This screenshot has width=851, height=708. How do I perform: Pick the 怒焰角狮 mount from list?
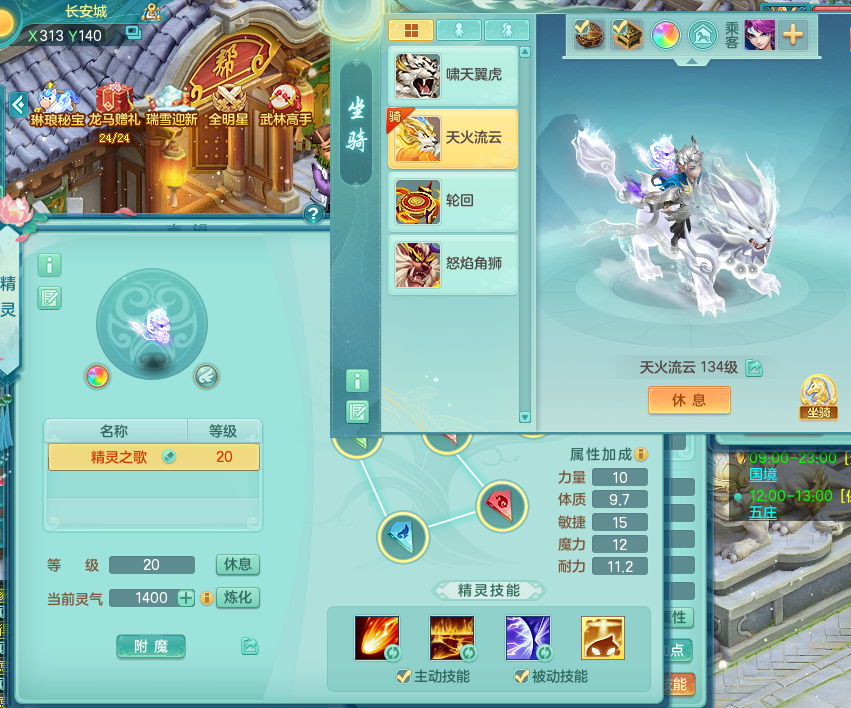[453, 264]
